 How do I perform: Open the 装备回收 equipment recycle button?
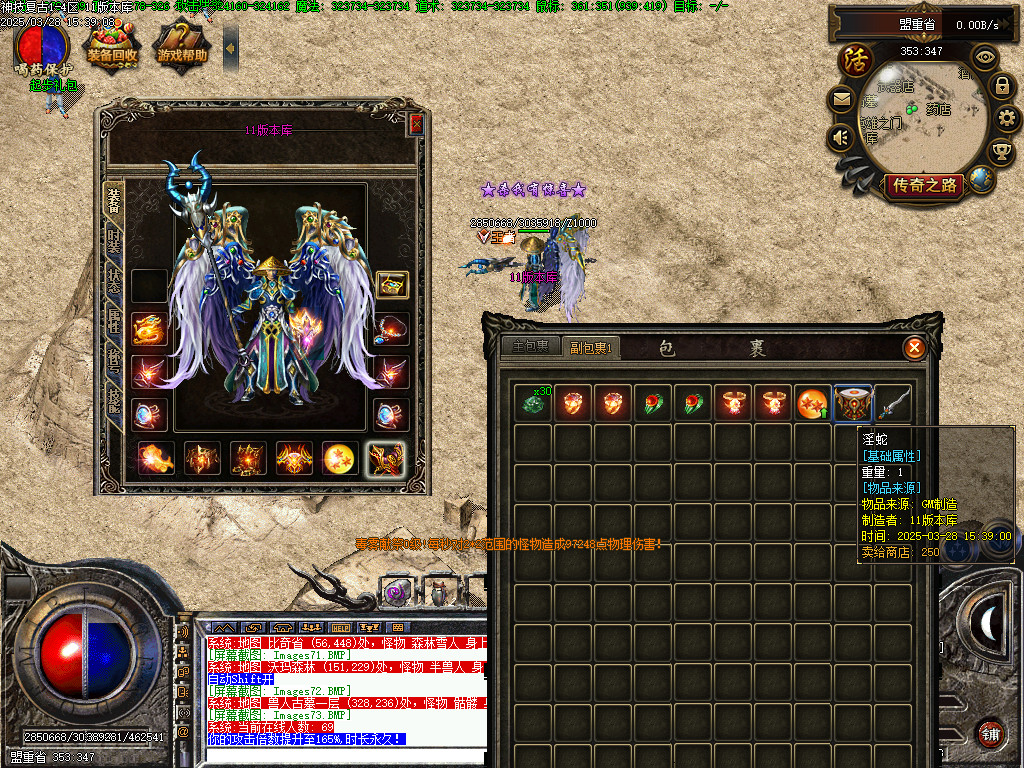tap(111, 47)
